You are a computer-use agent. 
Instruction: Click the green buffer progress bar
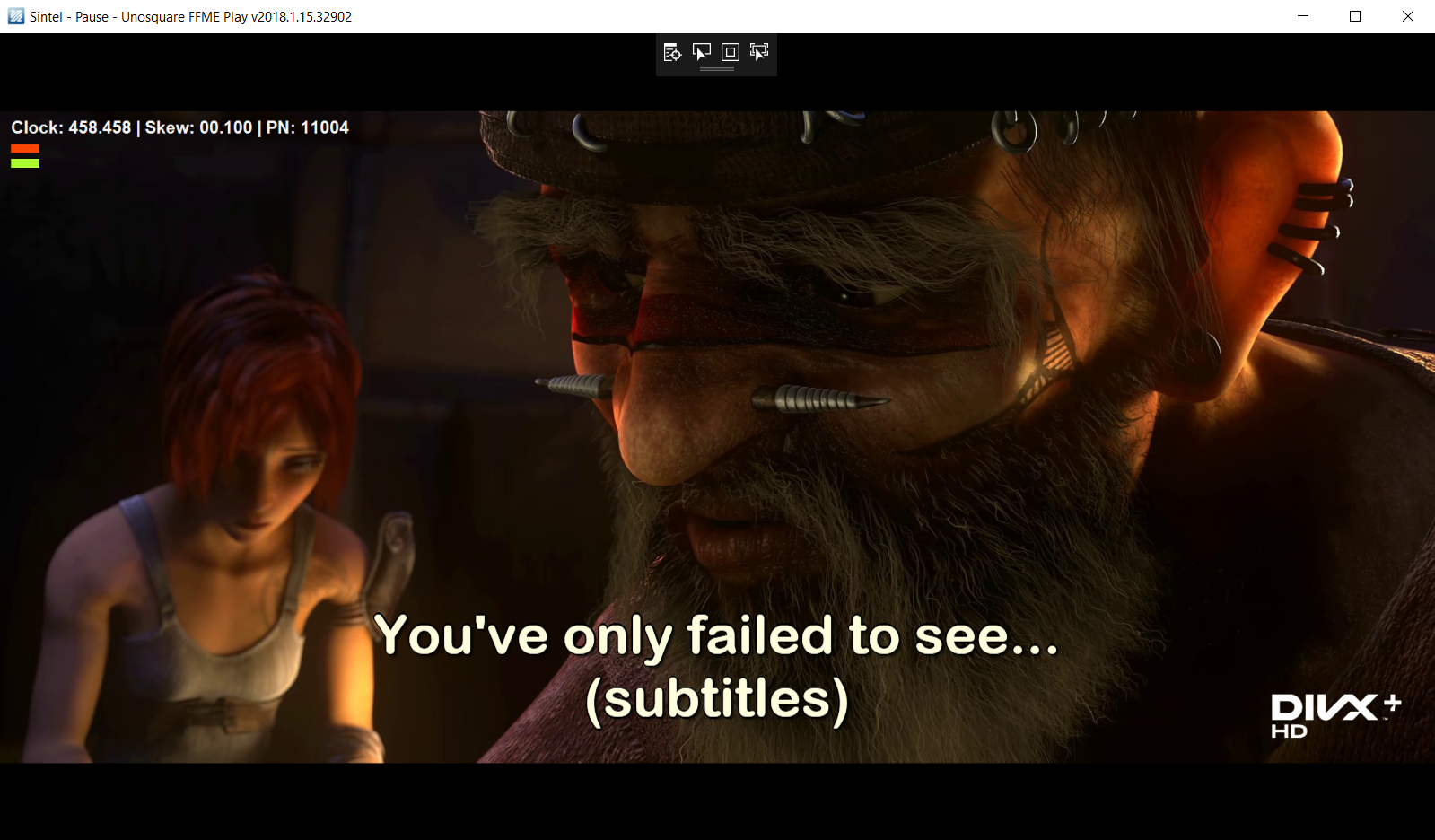point(24,163)
